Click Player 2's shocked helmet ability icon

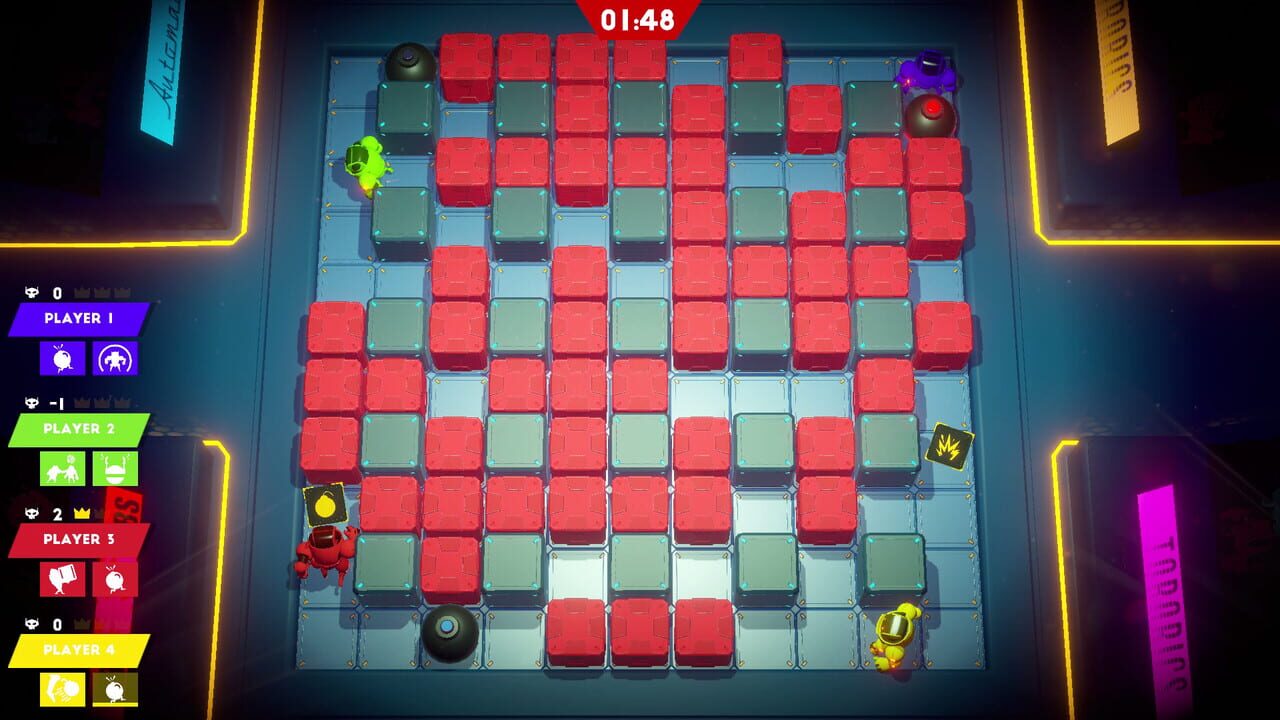(x=113, y=467)
